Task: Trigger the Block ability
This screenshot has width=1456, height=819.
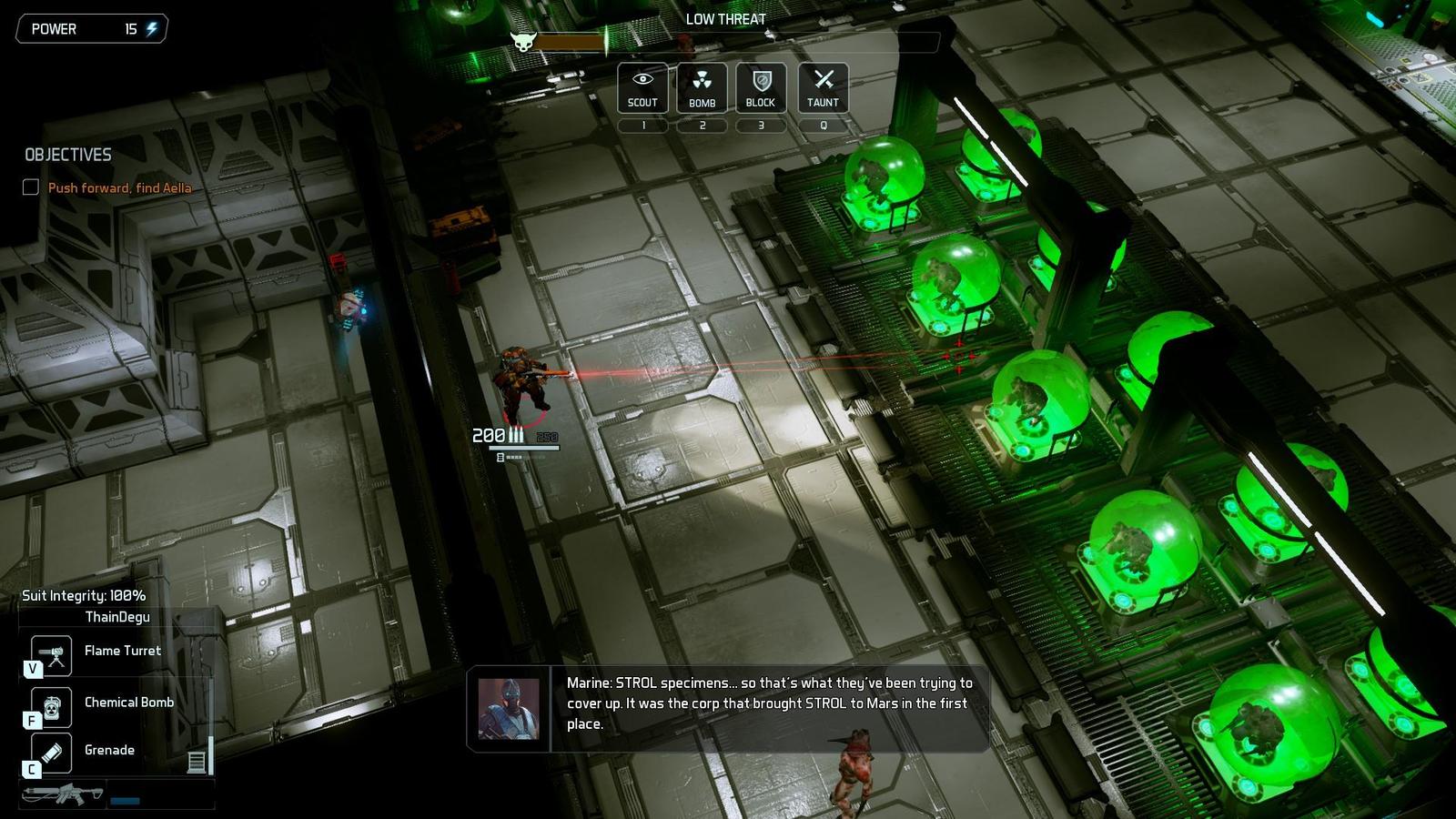Action: [x=761, y=87]
